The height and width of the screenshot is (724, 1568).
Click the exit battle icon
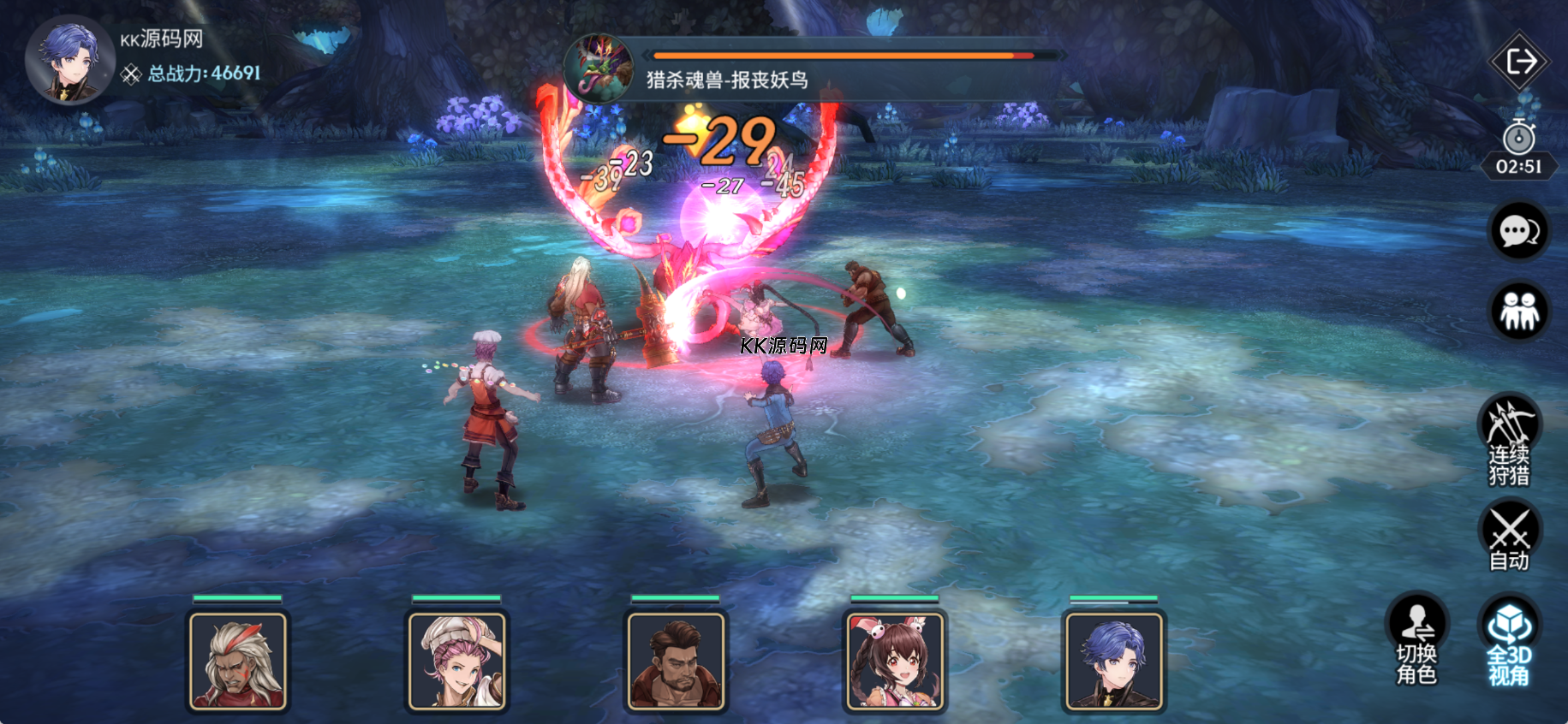(1520, 62)
